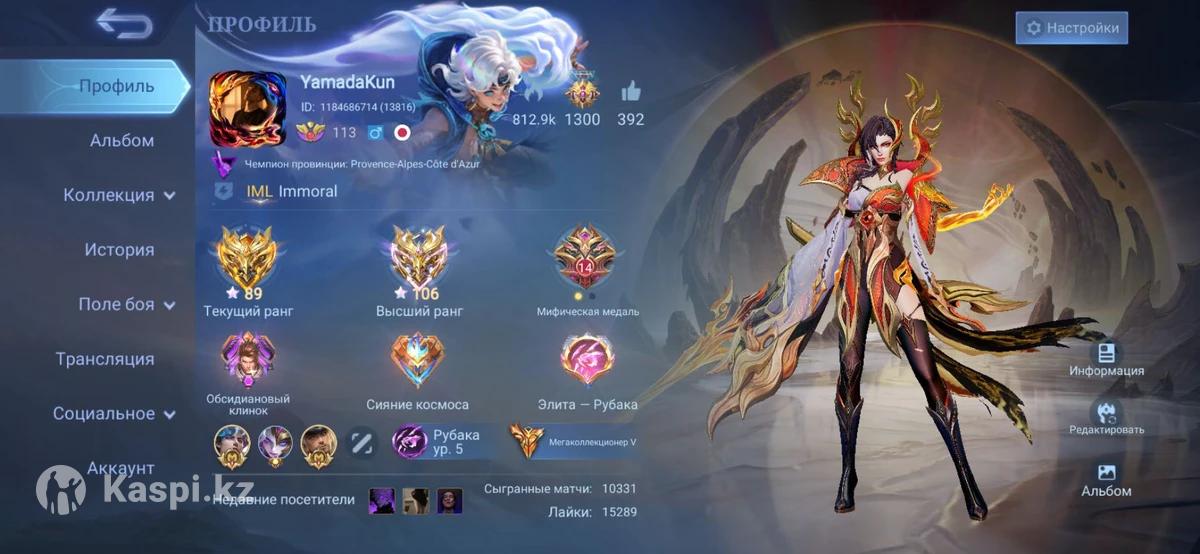Expand the Коллекция menu
Viewport: 1200px width, 554px height.
point(119,195)
